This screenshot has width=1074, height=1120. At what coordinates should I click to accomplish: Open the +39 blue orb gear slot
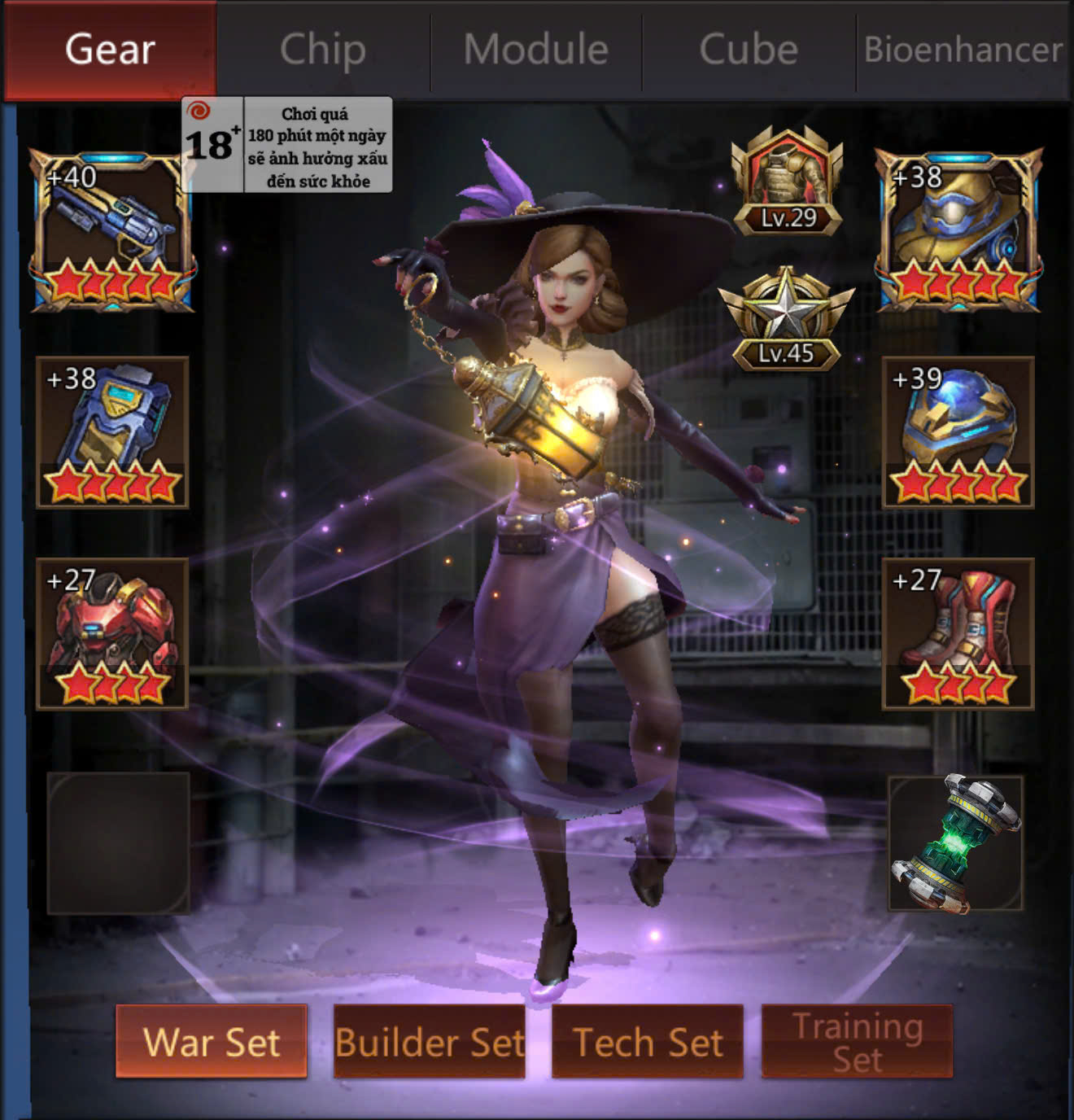click(x=958, y=432)
